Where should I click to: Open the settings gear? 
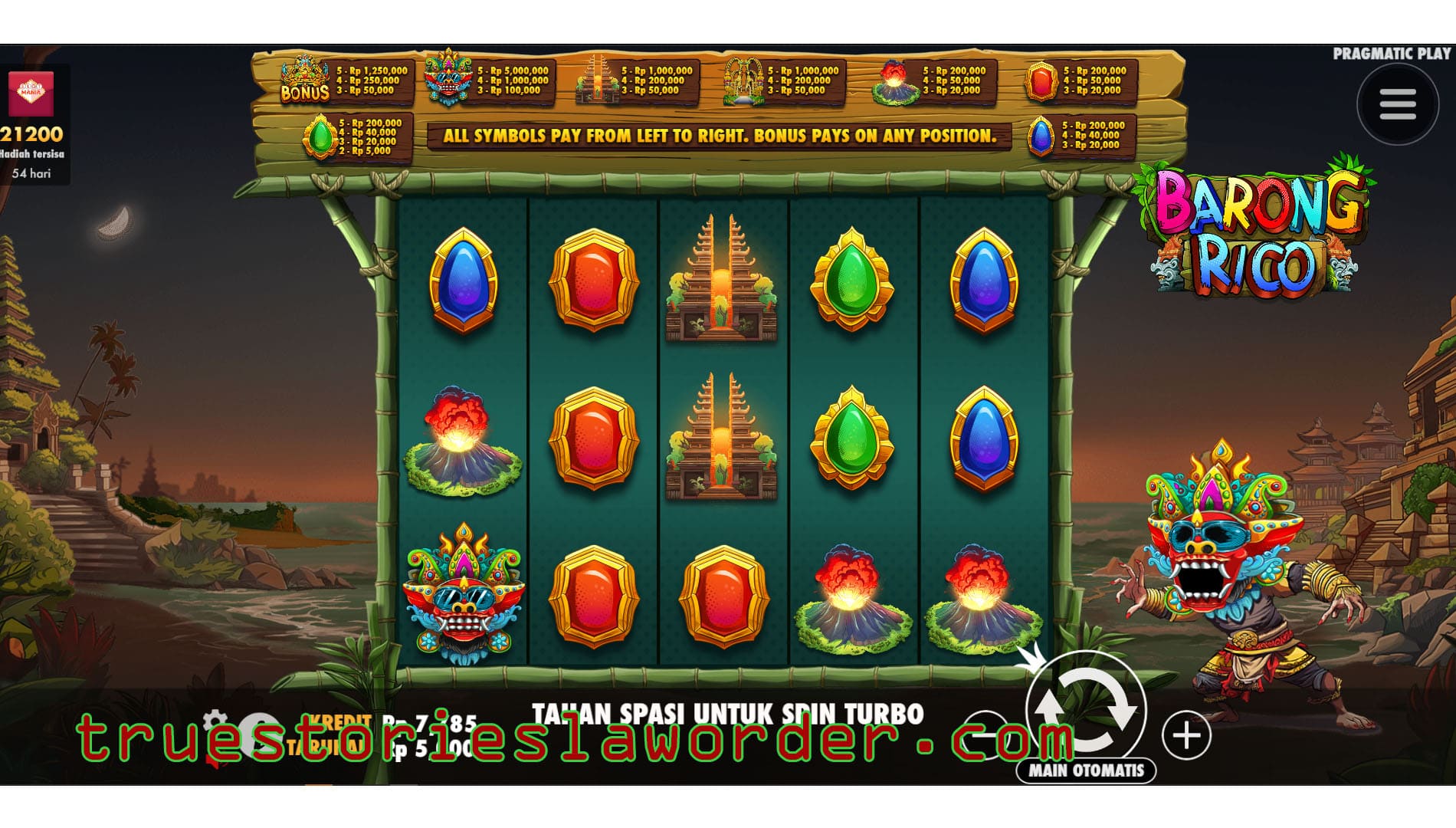pyautogui.click(x=217, y=719)
